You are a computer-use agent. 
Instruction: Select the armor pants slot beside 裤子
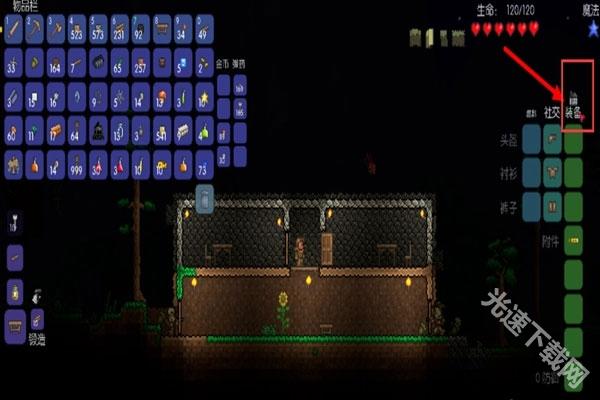[574, 207]
